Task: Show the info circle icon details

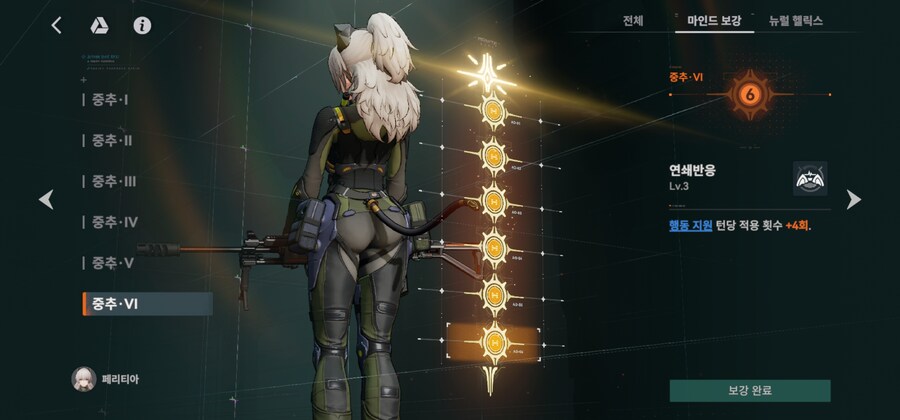Action: click(142, 26)
